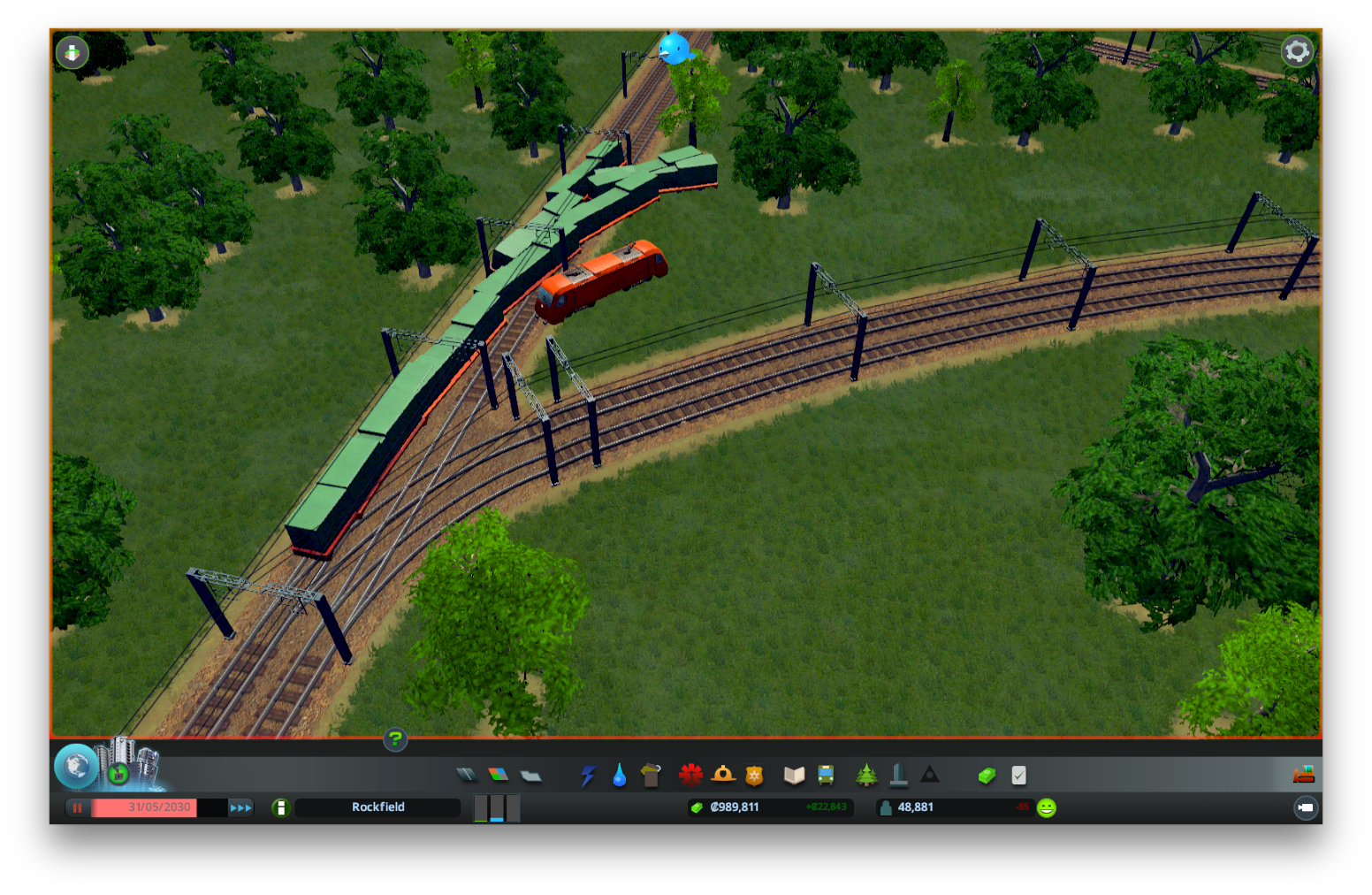Open the electricity lightning bolt menu

(x=588, y=776)
